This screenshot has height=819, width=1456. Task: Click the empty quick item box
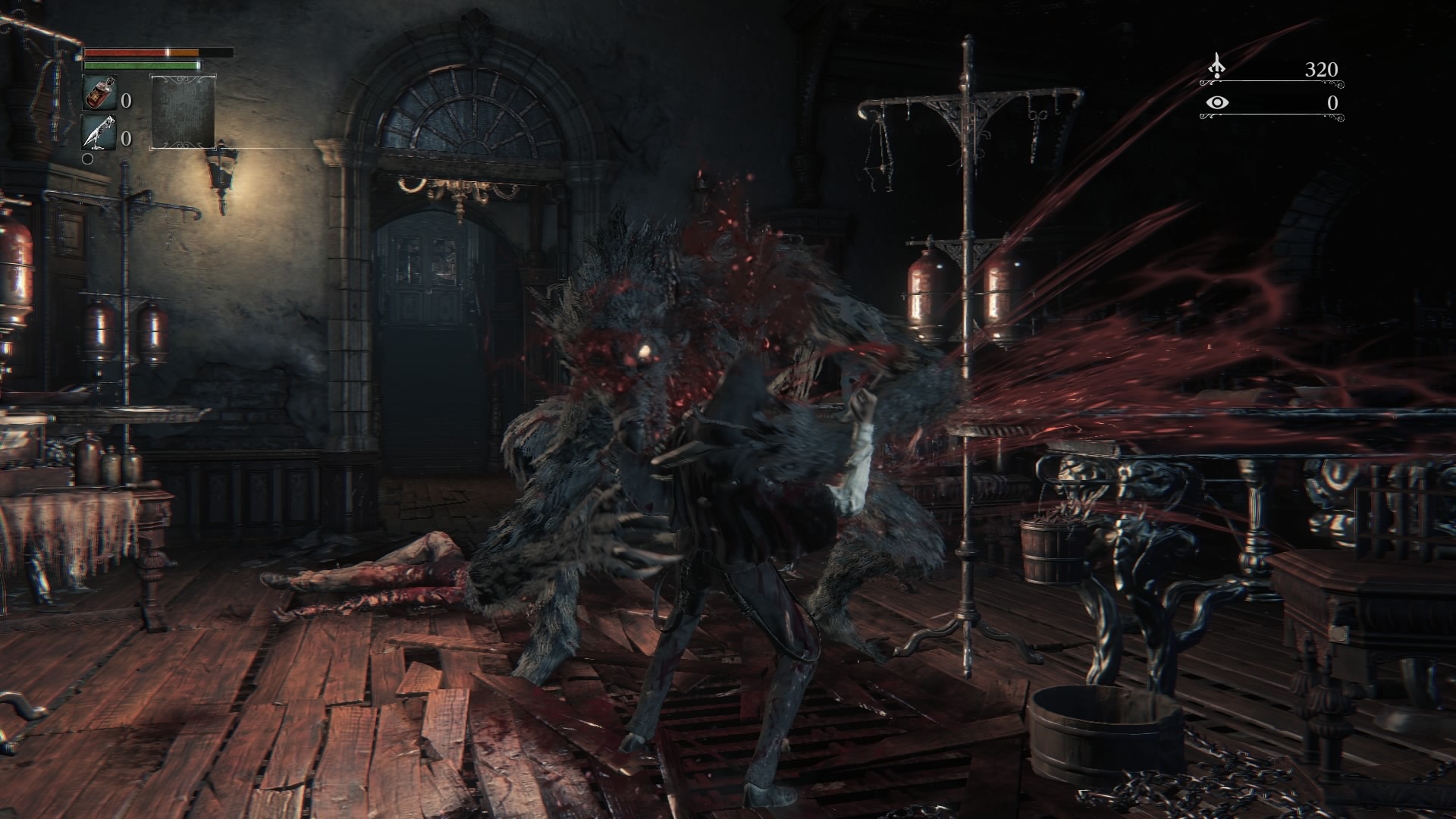point(183,111)
